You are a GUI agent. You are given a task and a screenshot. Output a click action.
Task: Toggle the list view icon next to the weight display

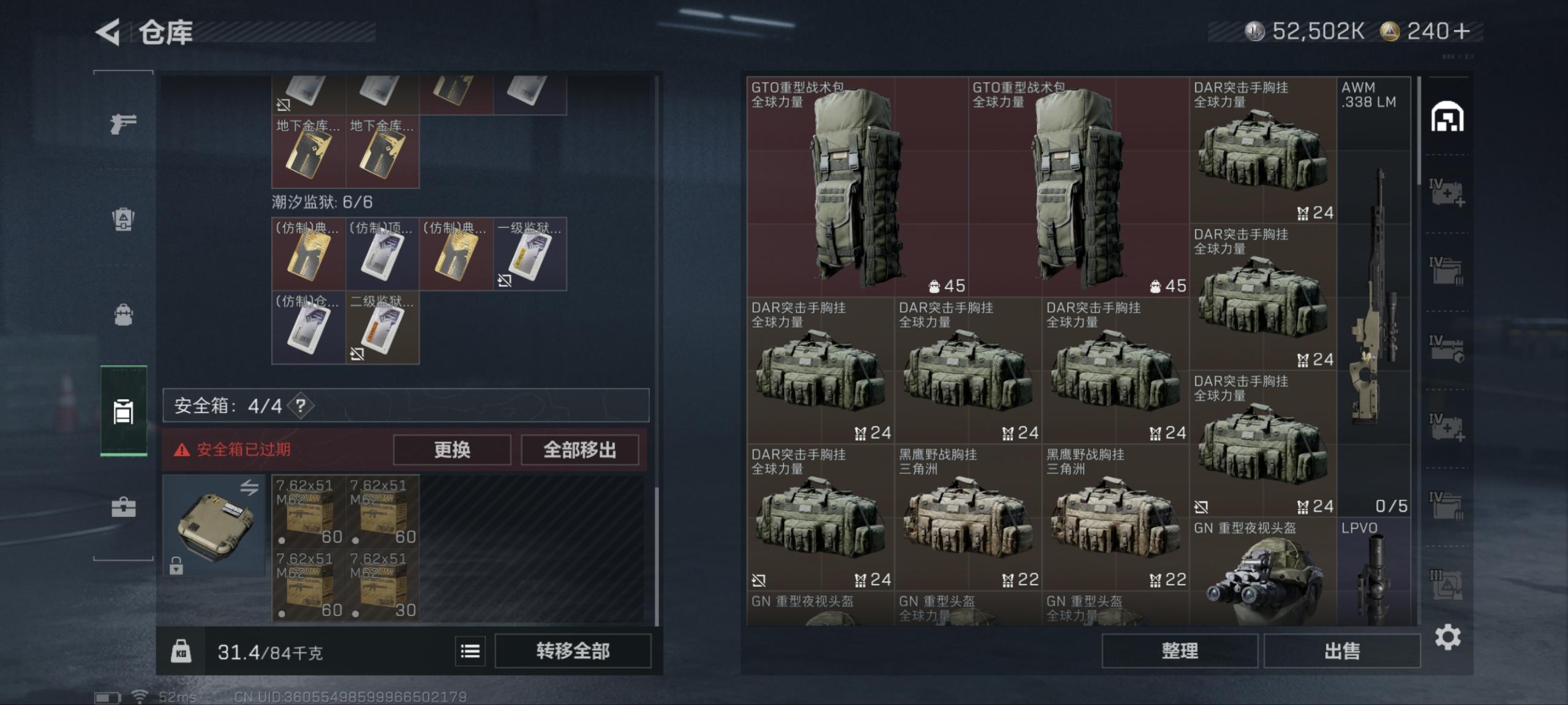(469, 651)
